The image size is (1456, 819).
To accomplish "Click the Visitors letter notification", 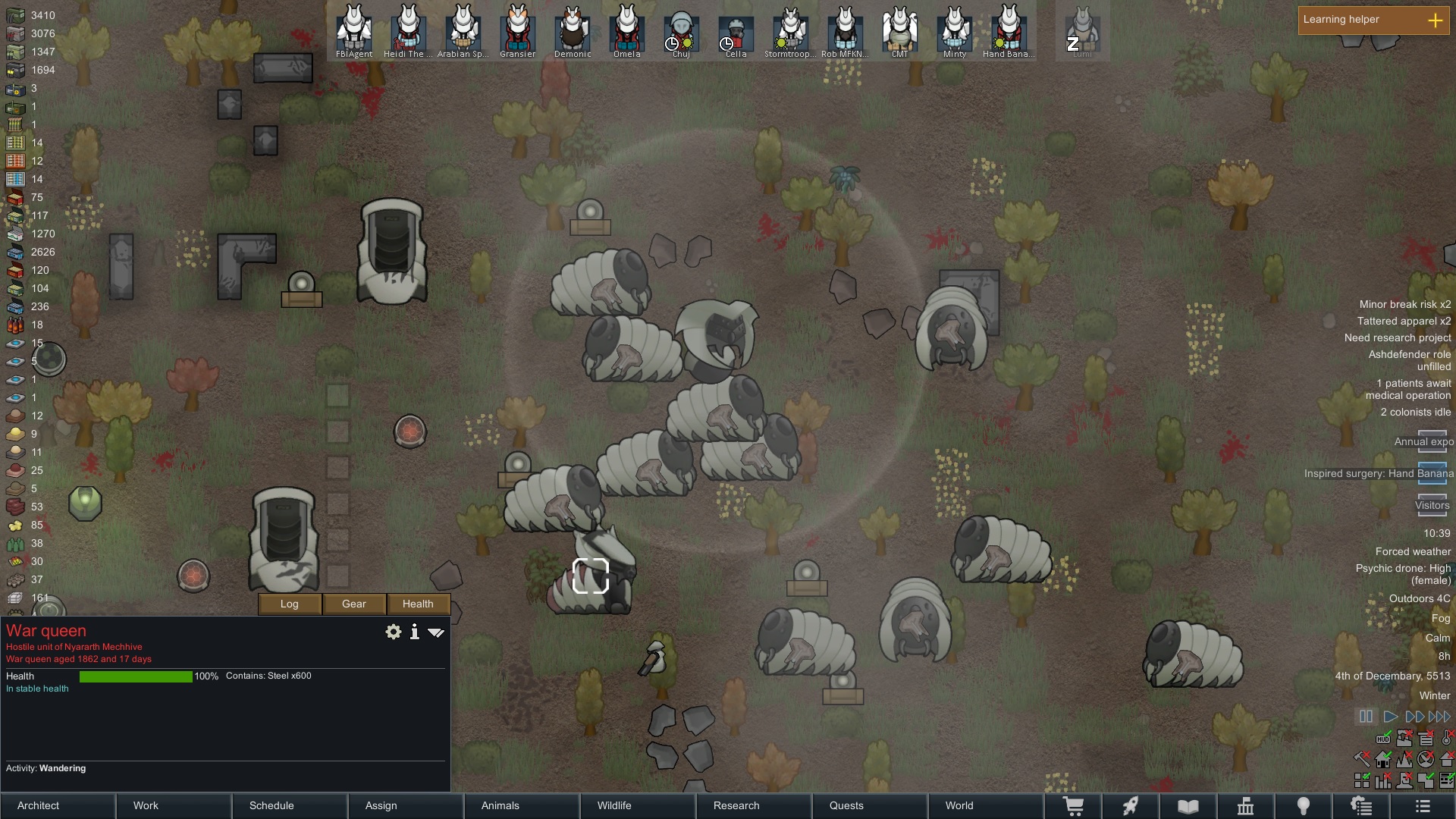I will [x=1432, y=505].
